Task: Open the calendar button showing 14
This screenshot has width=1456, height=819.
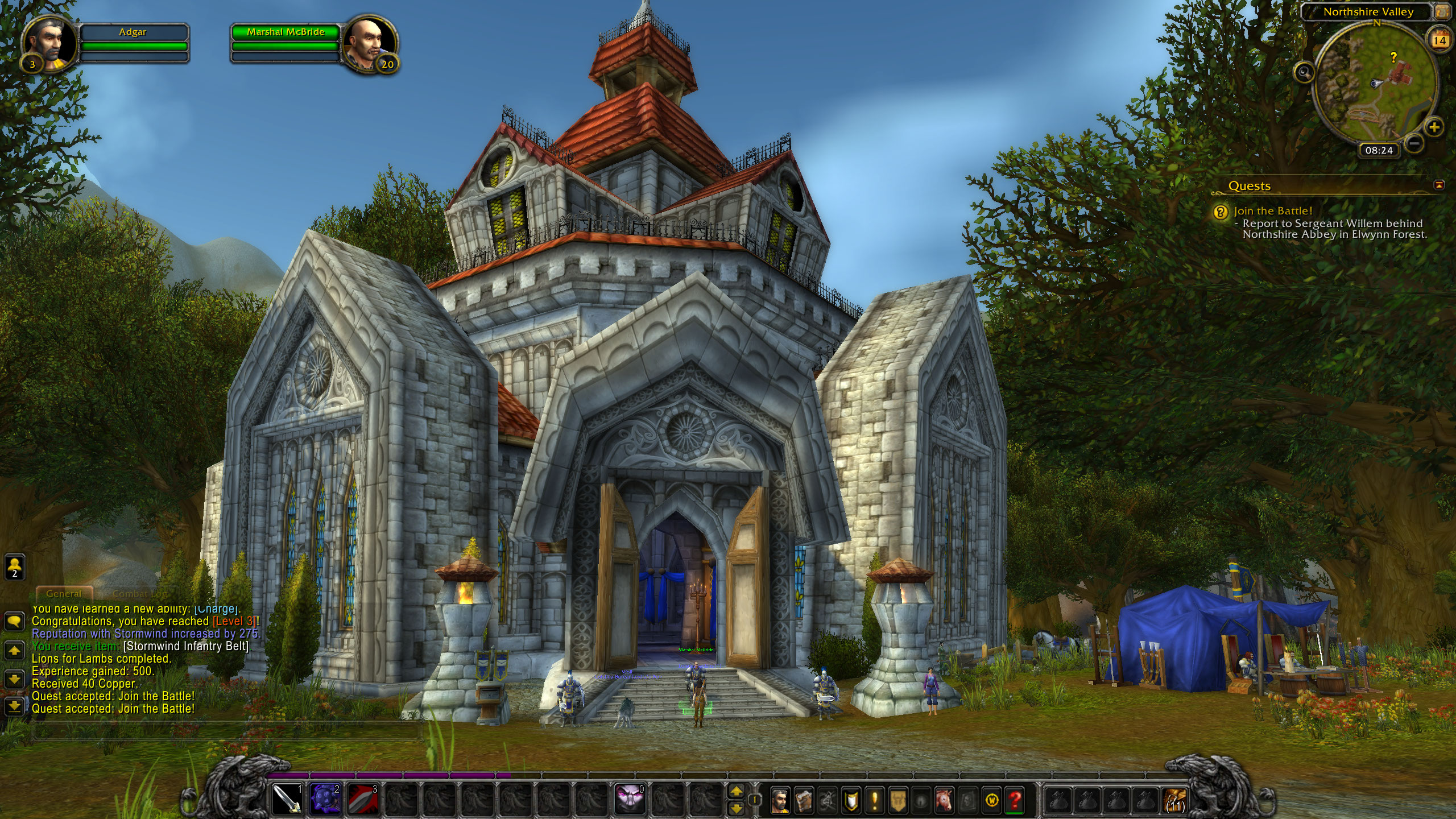Action: (x=1440, y=40)
